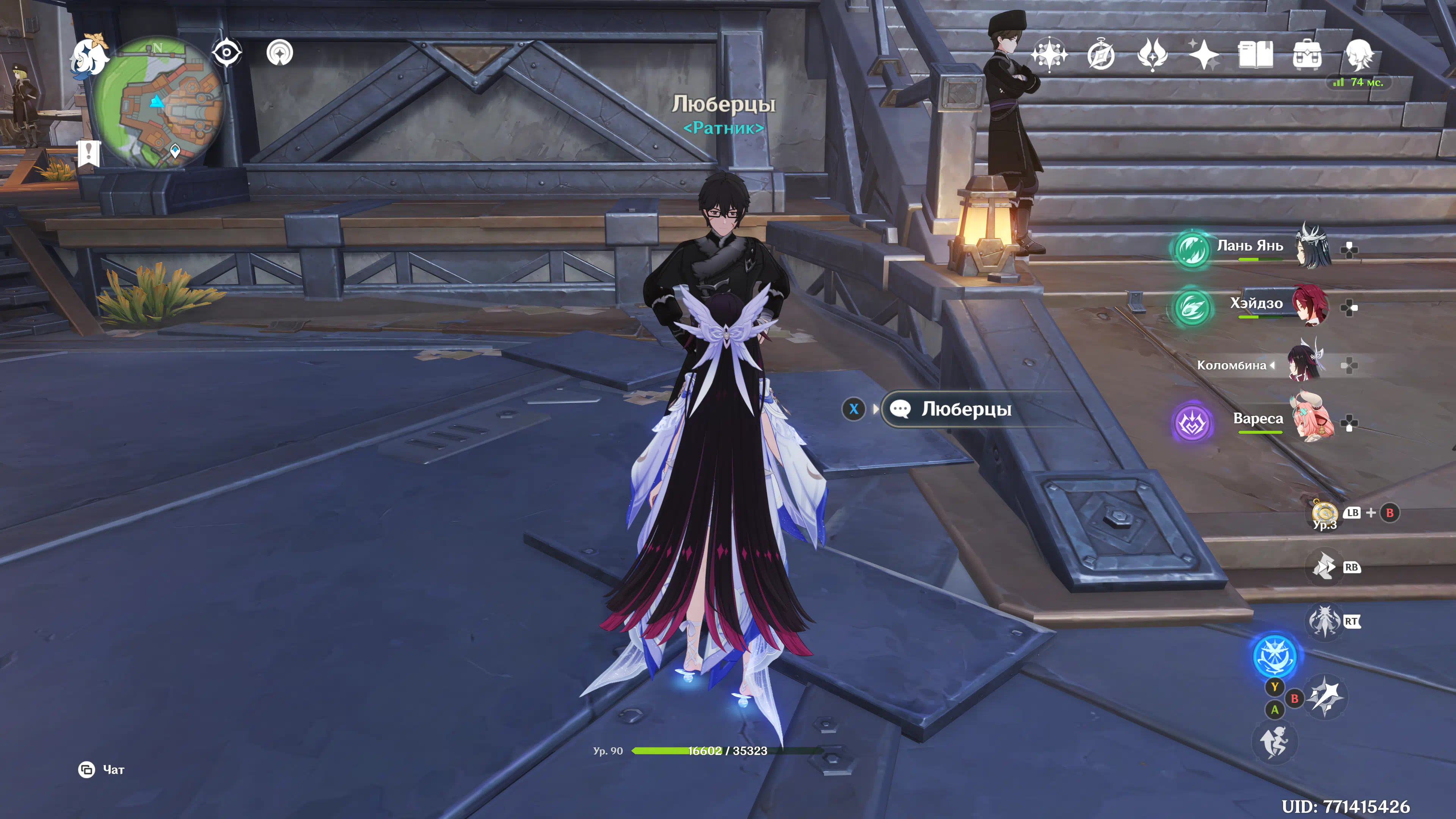1456x819 pixels.
Task: Open the Чат chat box
Action: point(101,769)
